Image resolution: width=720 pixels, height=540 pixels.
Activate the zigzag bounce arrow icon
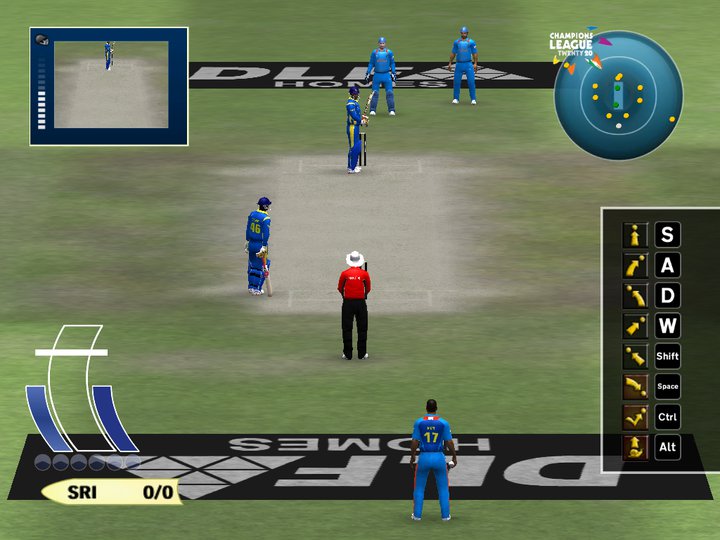click(x=636, y=417)
